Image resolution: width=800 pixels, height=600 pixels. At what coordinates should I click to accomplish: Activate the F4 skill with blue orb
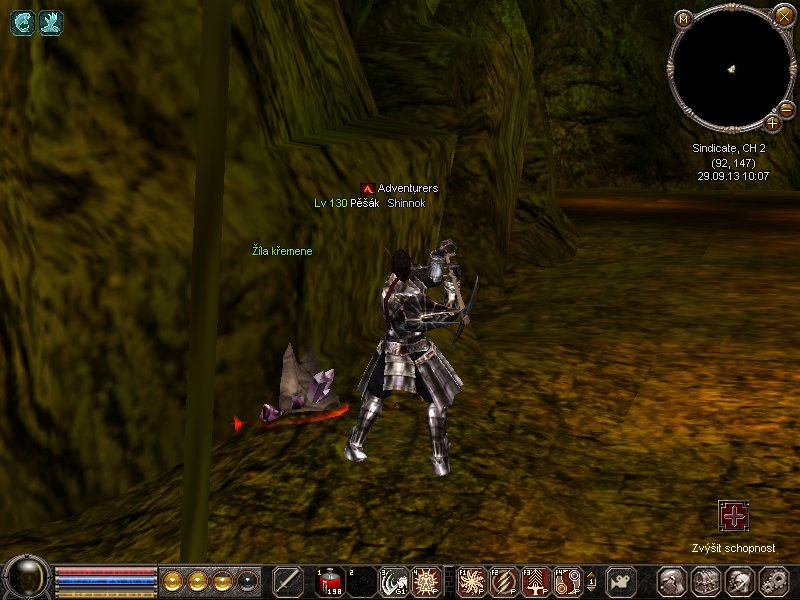coord(568,581)
